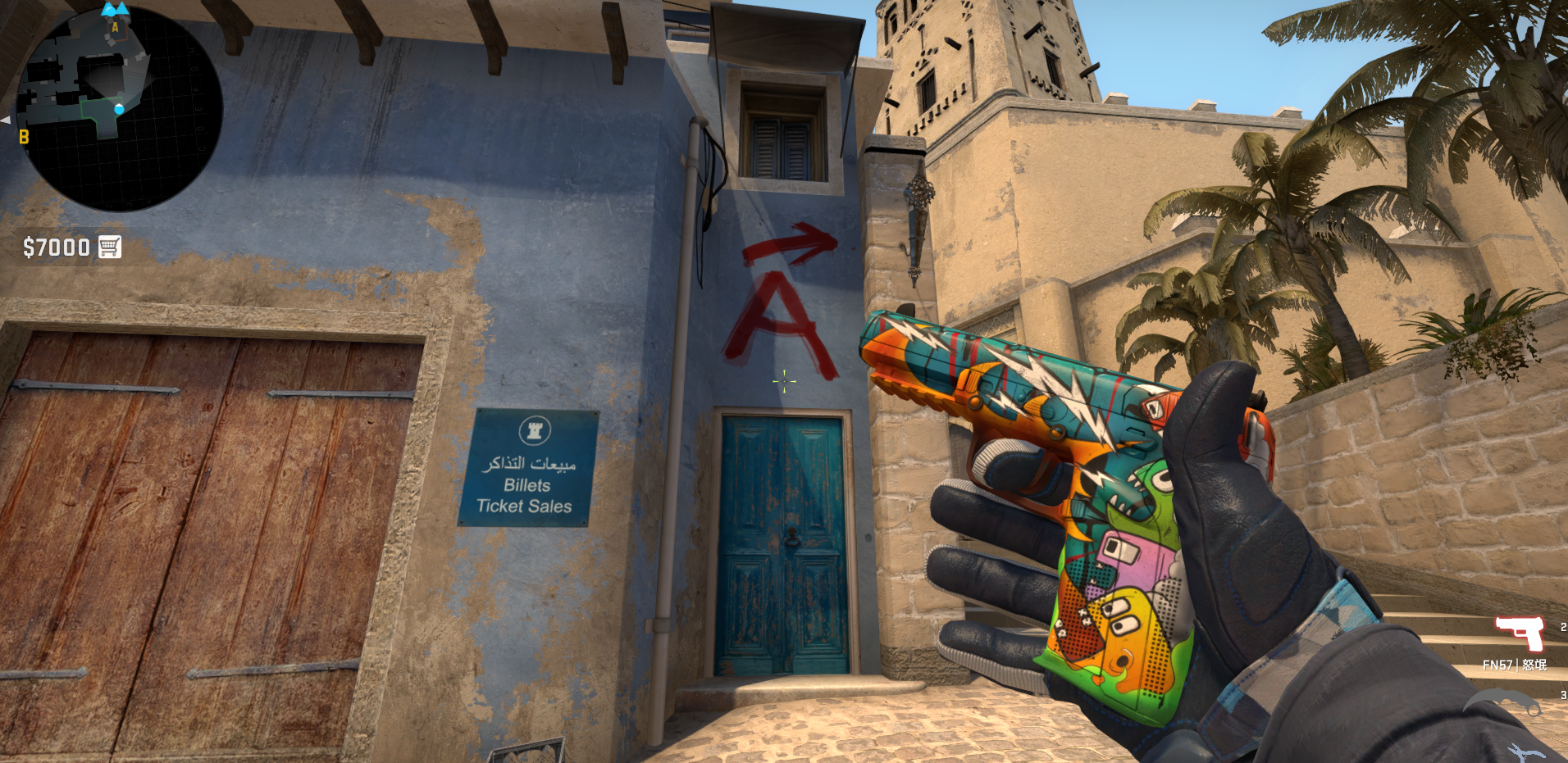
Task: Click the shopping cart buy icon
Action: click(107, 245)
